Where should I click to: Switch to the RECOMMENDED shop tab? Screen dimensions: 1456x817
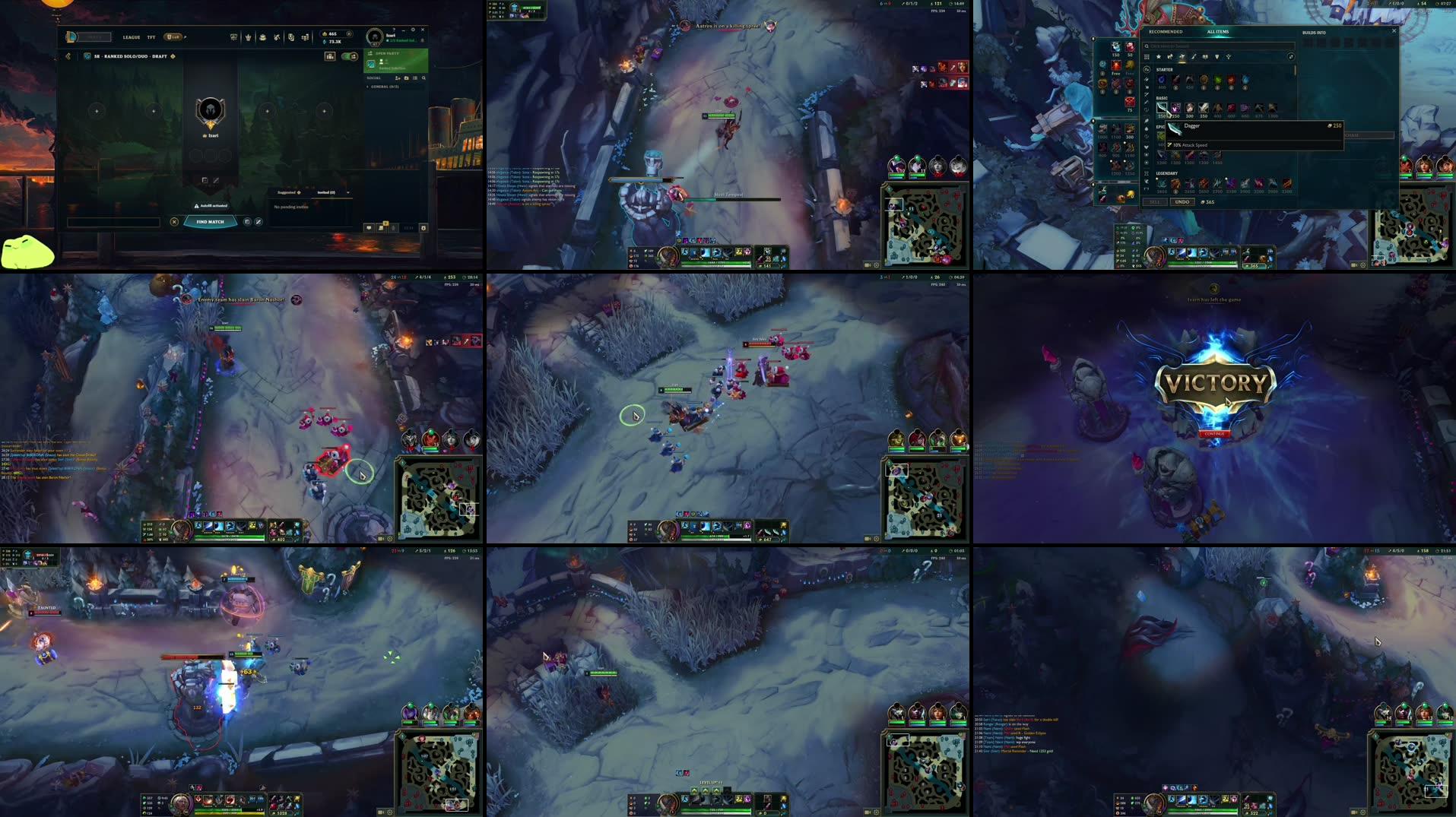1166,32
